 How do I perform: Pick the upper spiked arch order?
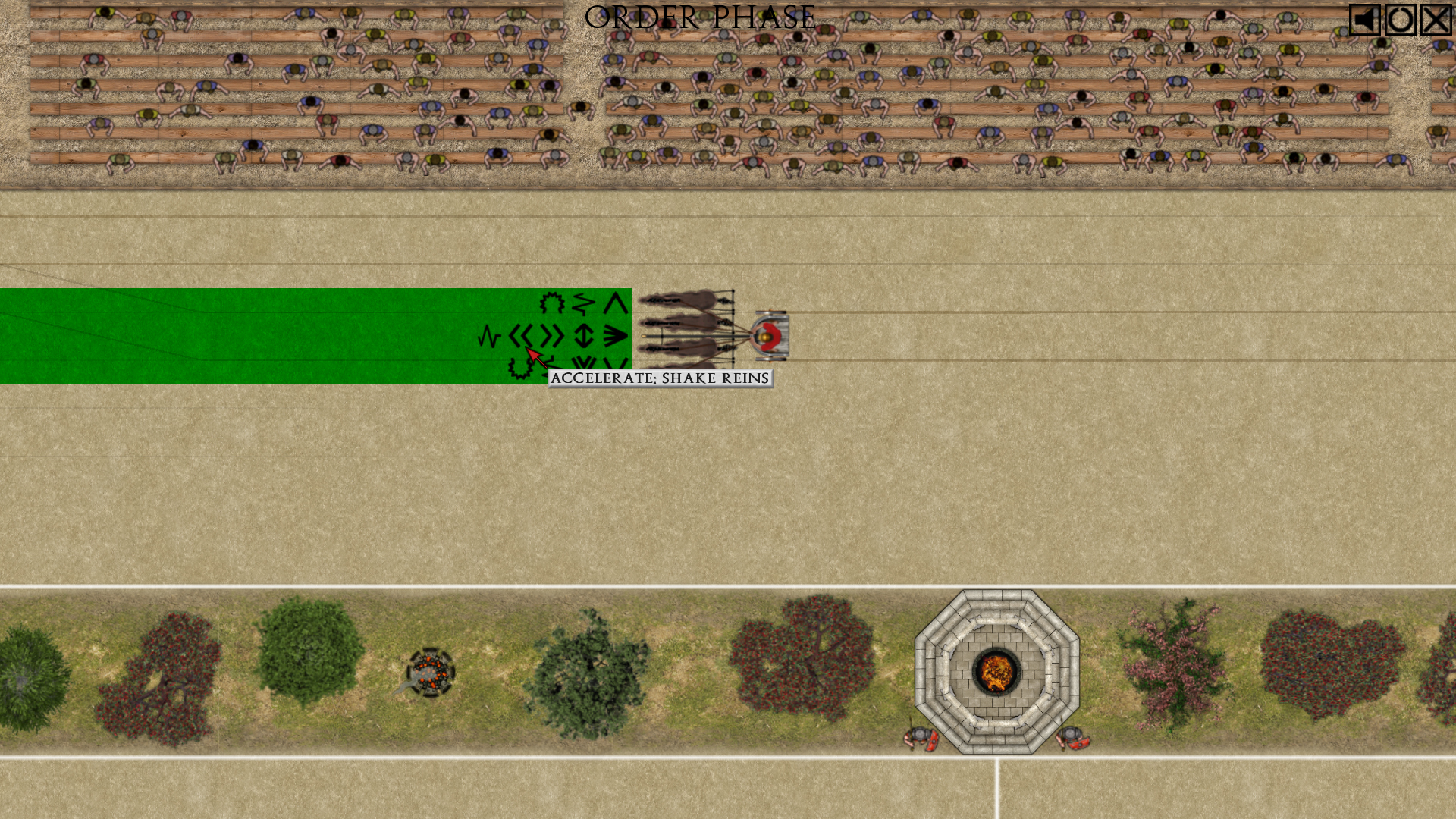[552, 304]
